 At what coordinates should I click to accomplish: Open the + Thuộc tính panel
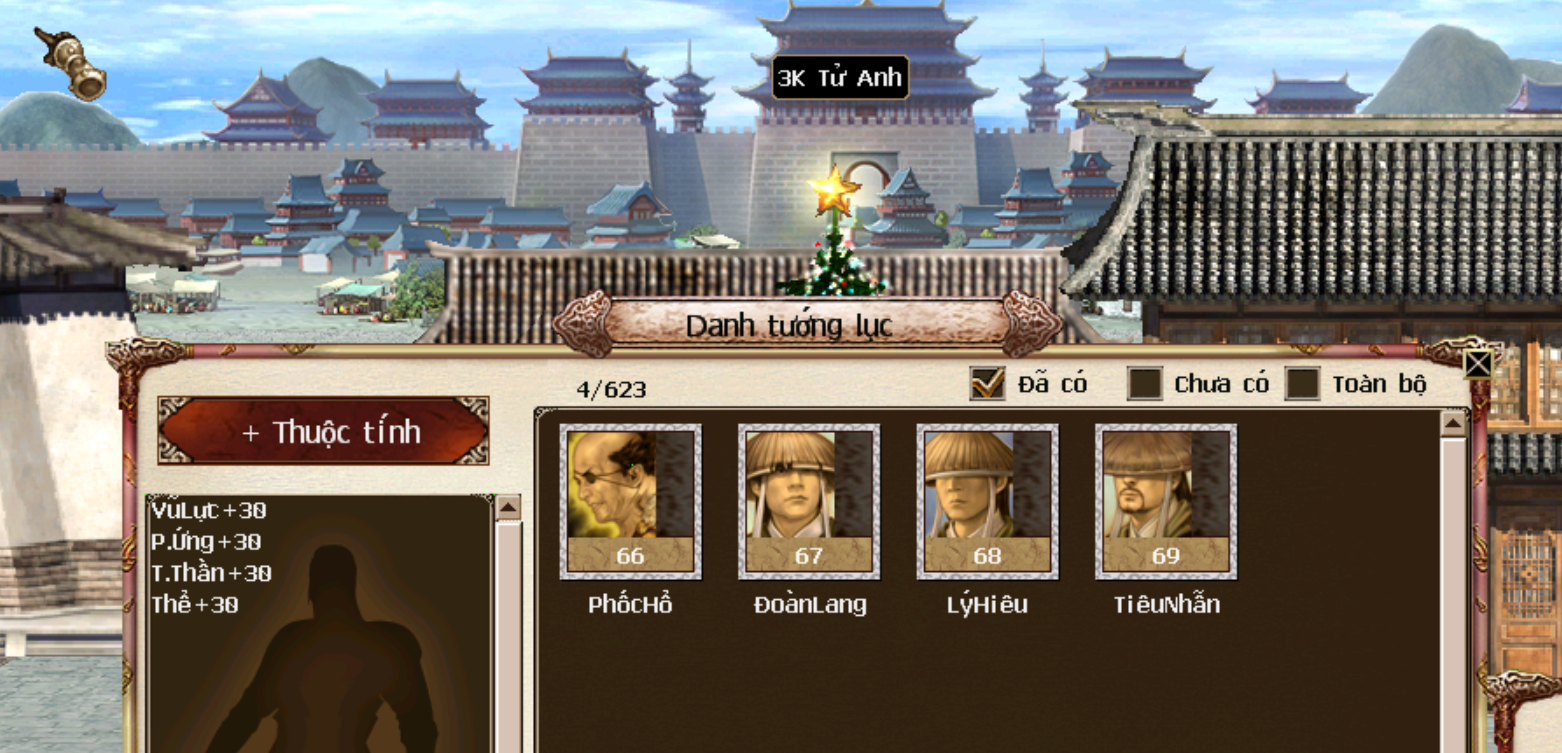[x=323, y=431]
